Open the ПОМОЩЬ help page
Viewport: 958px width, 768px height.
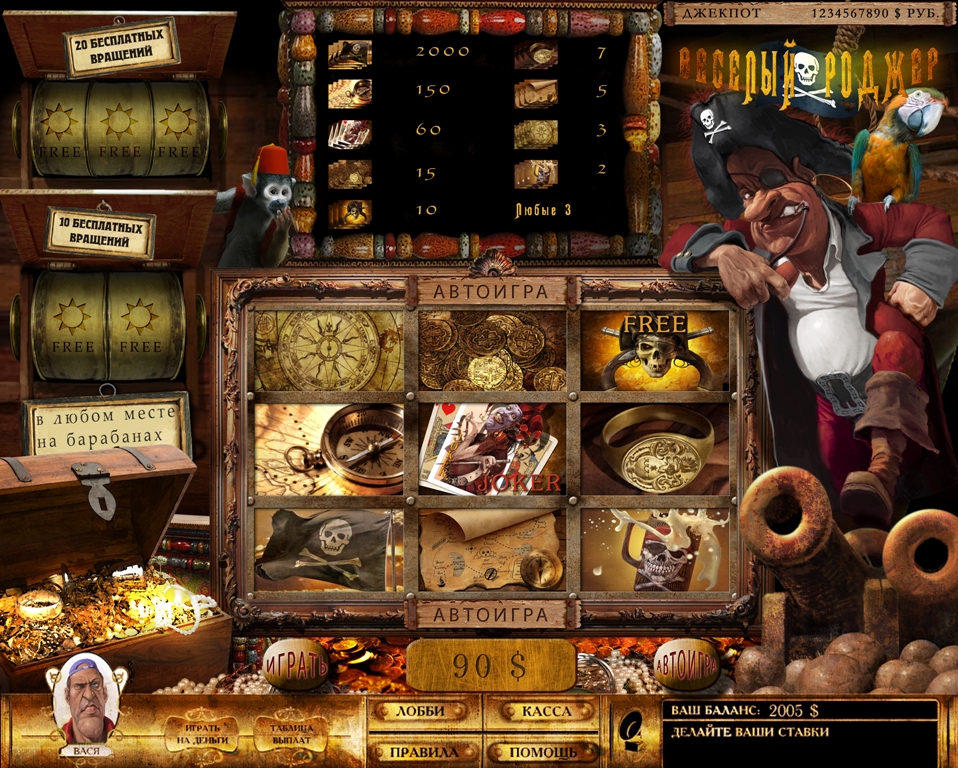[x=546, y=751]
